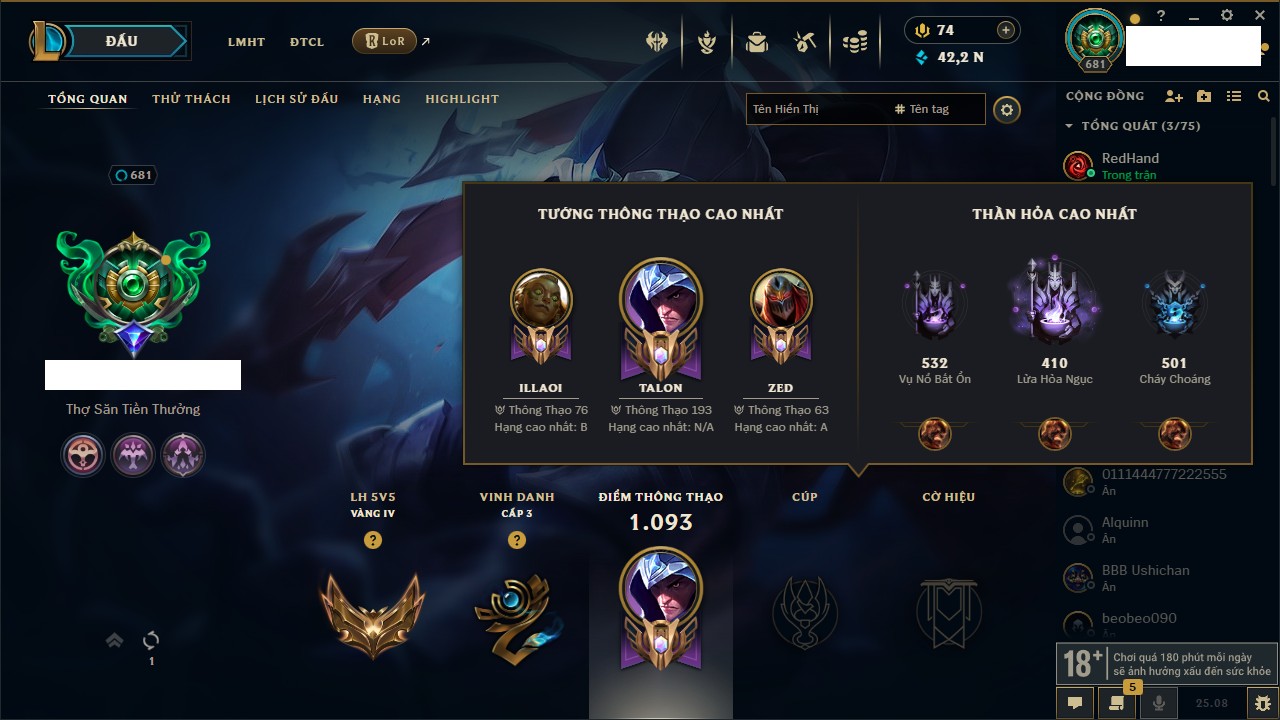
Task: Add a friend with the person-plus icon
Action: tap(1174, 96)
